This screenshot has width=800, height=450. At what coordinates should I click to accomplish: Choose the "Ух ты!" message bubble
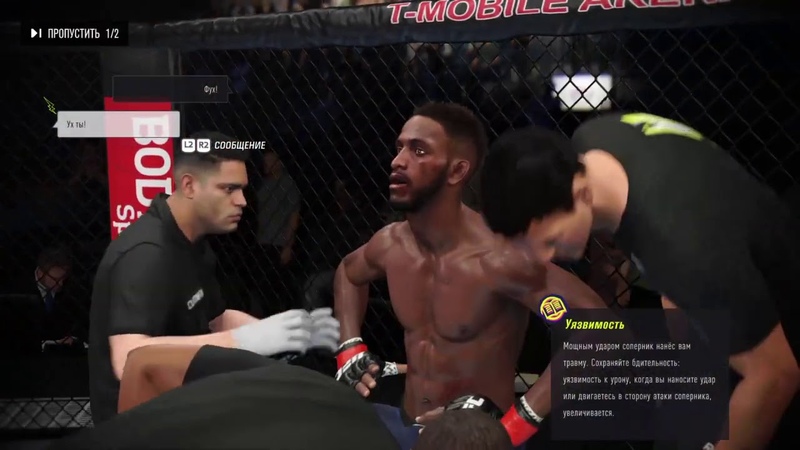[118, 124]
